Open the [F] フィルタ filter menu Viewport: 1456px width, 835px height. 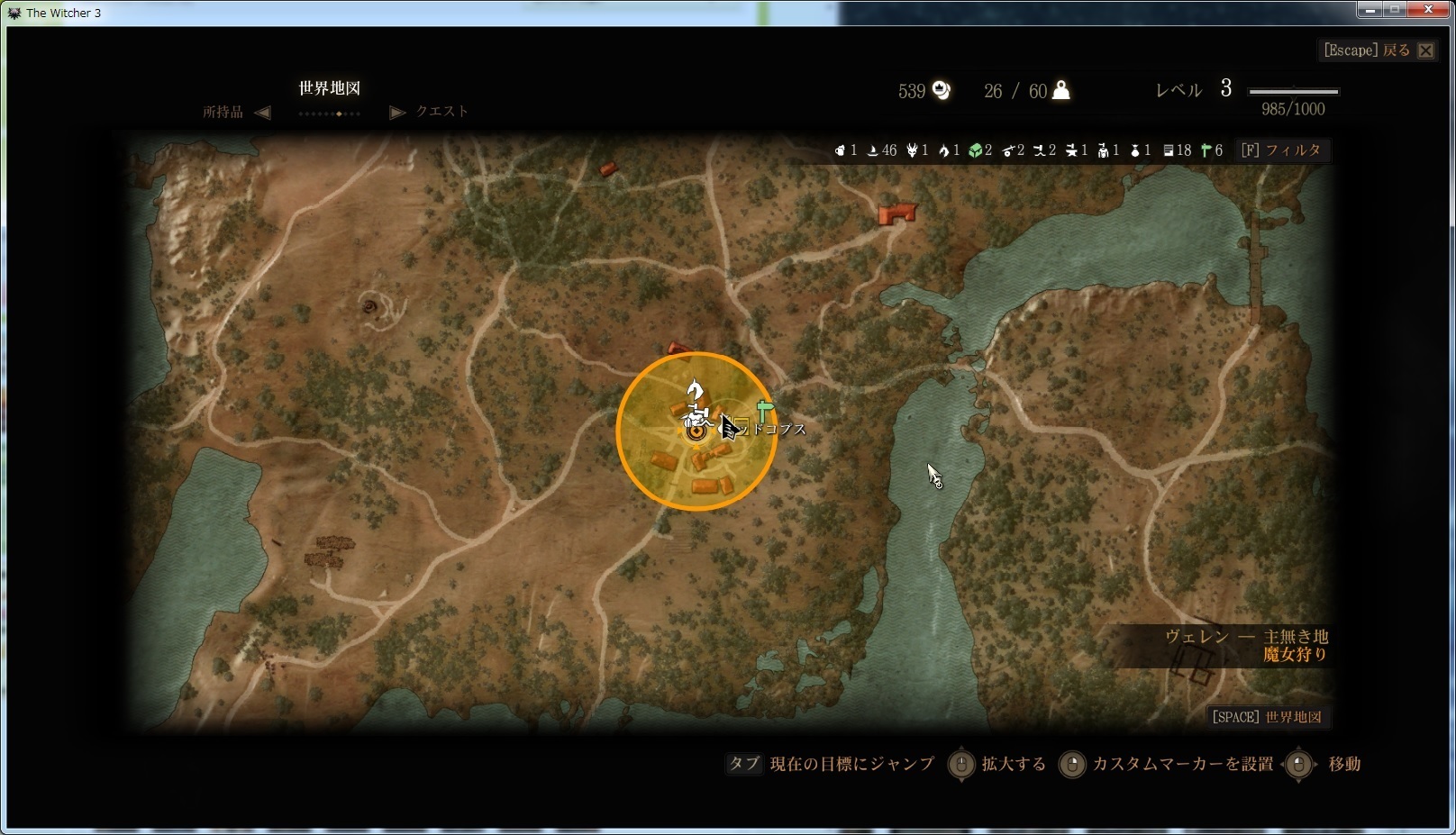pos(1282,150)
